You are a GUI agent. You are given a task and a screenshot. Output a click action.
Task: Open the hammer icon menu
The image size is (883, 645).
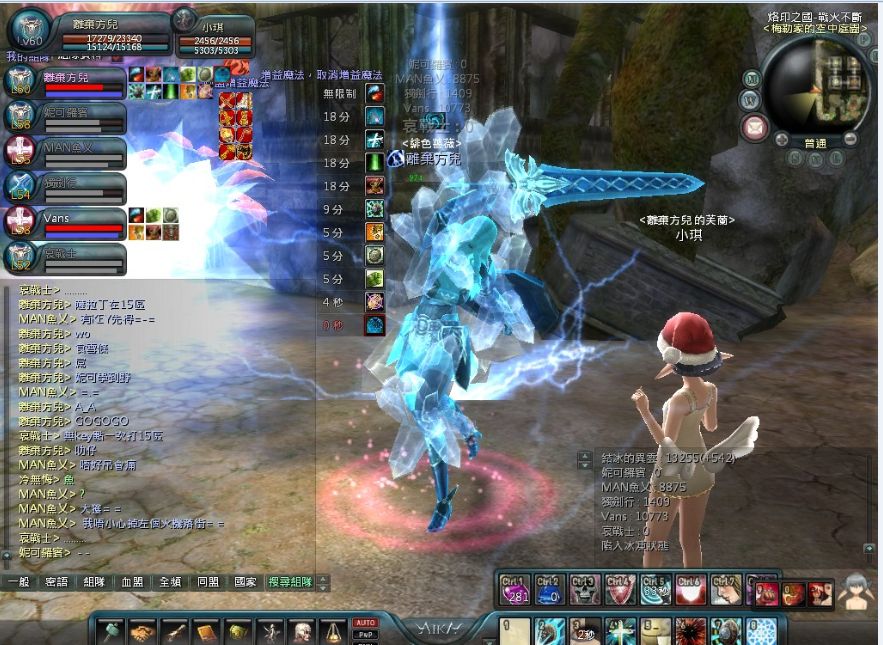(111, 632)
